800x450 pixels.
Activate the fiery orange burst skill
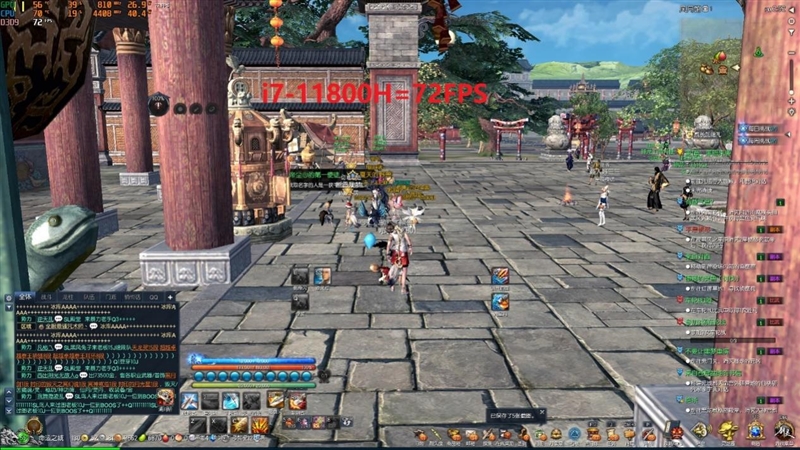pyautogui.click(x=260, y=425)
